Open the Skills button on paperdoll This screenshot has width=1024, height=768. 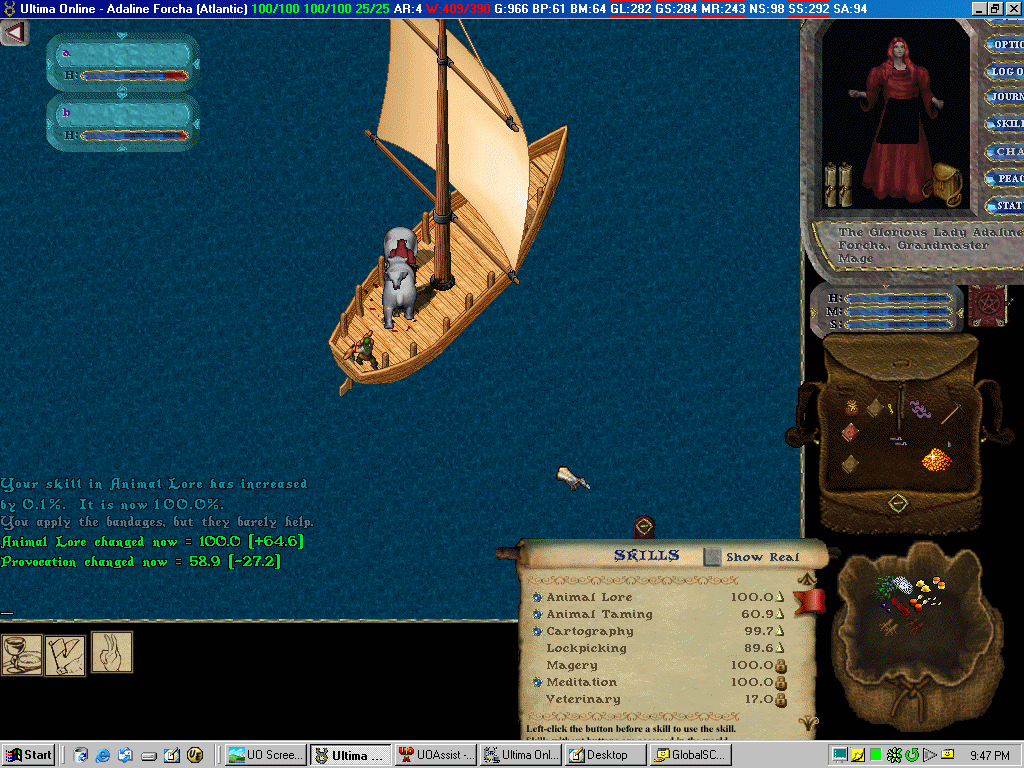tap(1007, 124)
